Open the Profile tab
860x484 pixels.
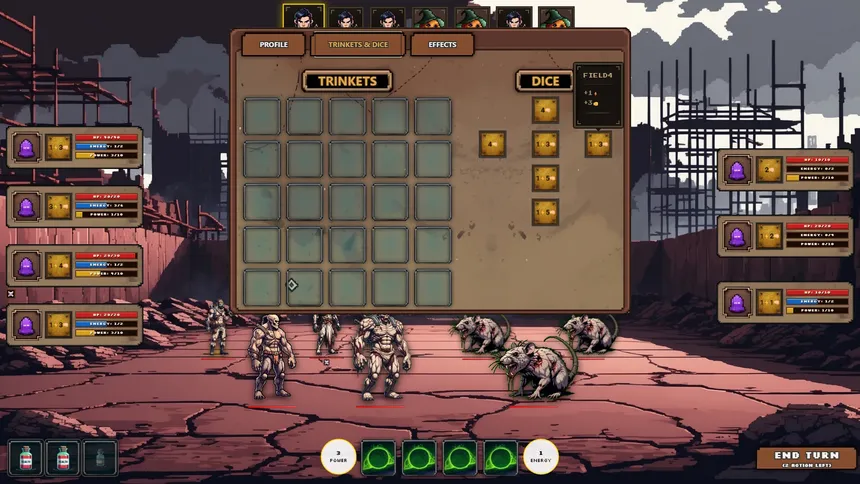tap(274, 45)
